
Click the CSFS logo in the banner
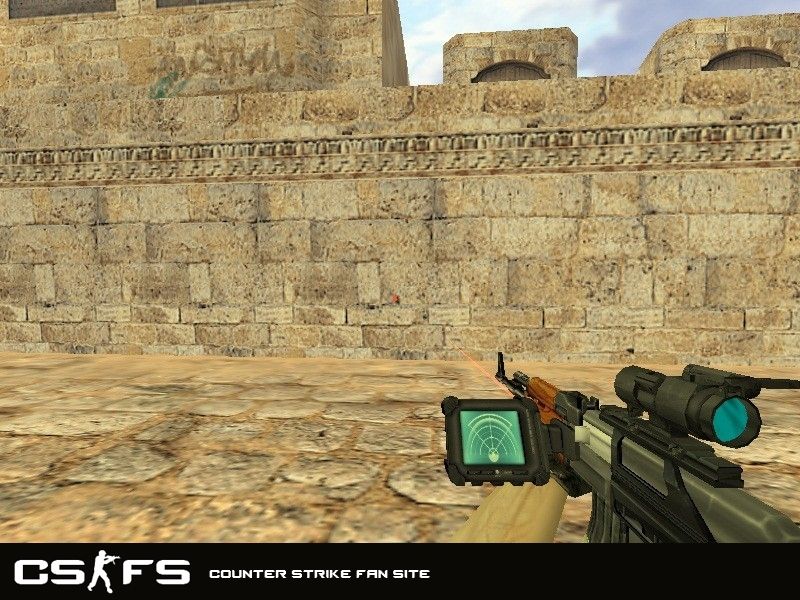click(x=101, y=572)
